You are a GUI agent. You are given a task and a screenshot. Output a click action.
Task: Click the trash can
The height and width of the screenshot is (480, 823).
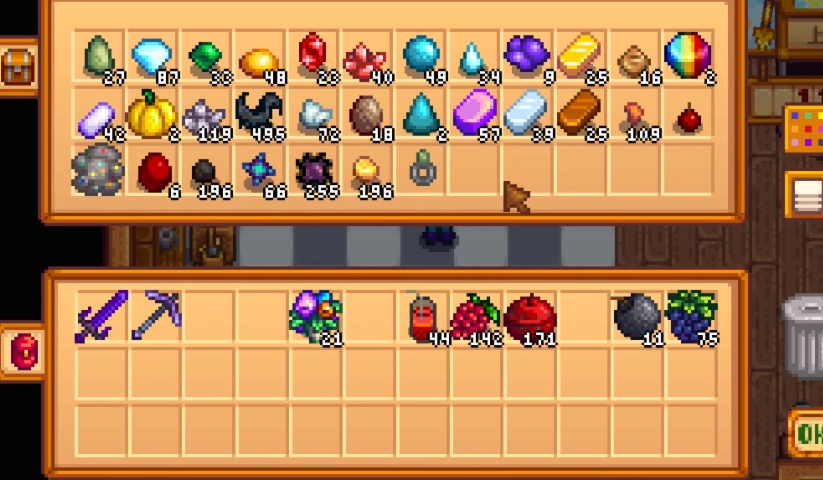pyautogui.click(x=803, y=332)
